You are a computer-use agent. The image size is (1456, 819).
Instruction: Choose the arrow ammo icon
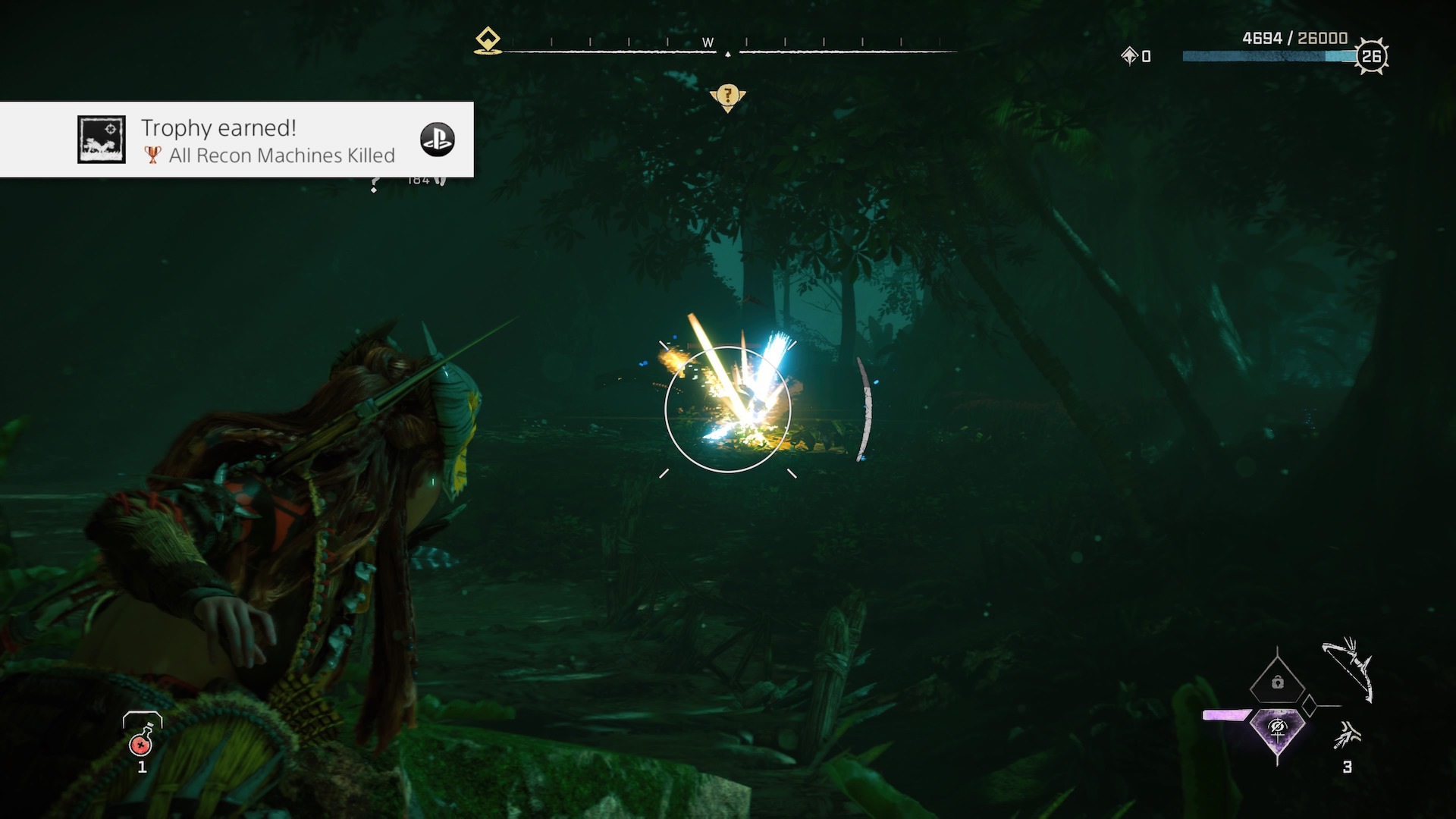pyautogui.click(x=1347, y=736)
